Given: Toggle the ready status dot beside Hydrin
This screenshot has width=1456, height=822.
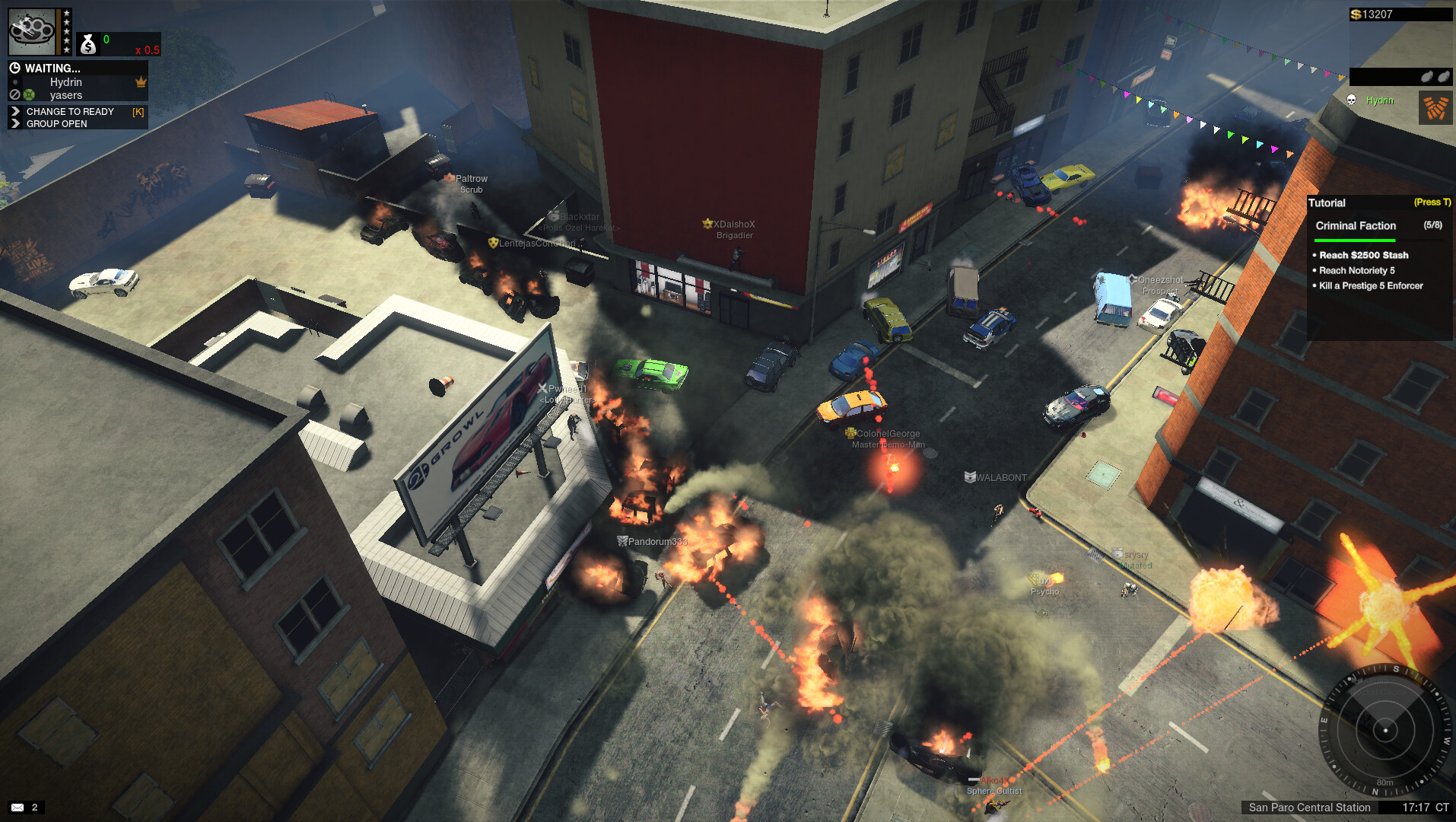Looking at the screenshot, I should pos(14,82).
